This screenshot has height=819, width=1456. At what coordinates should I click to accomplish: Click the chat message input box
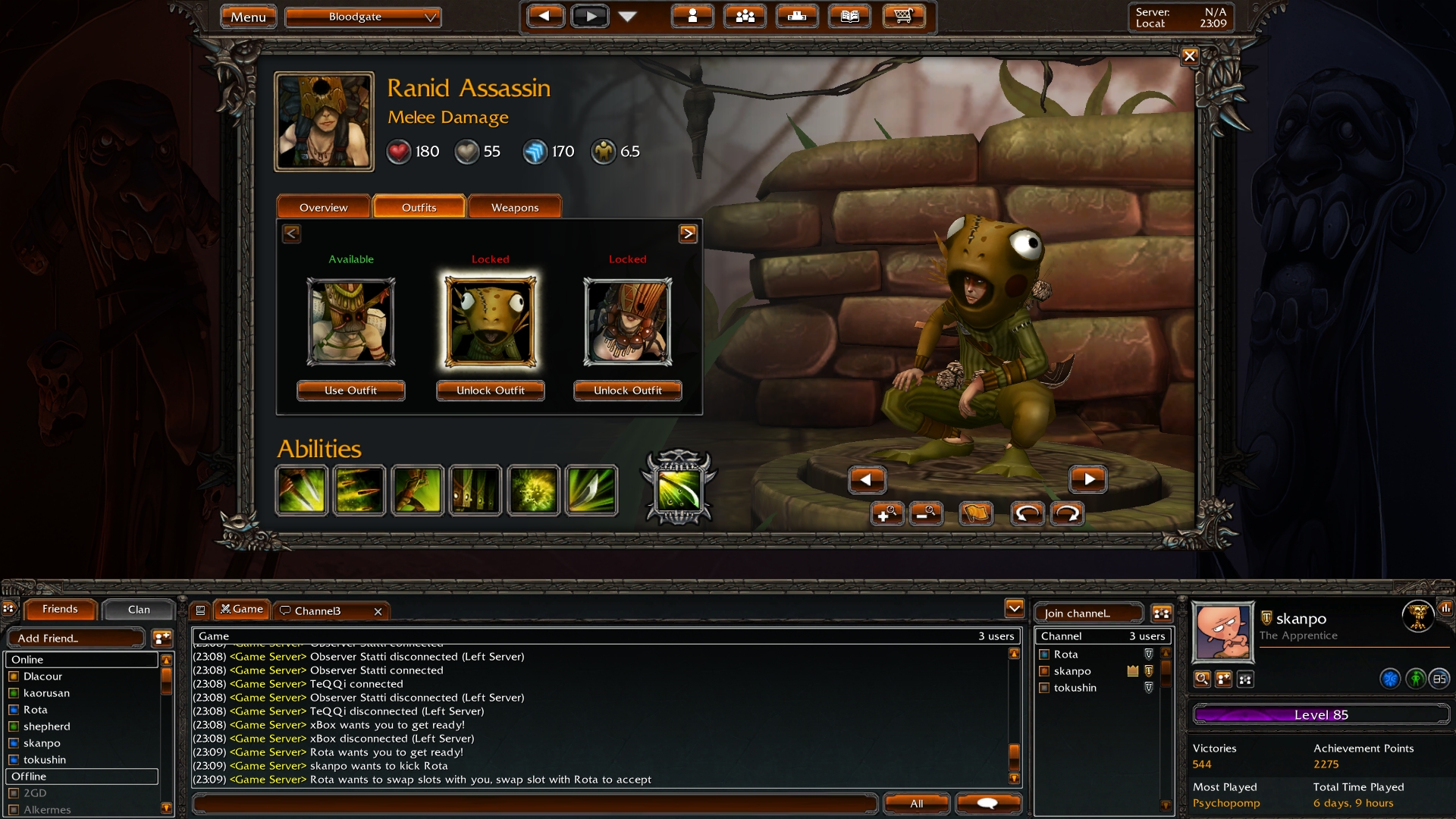535,803
